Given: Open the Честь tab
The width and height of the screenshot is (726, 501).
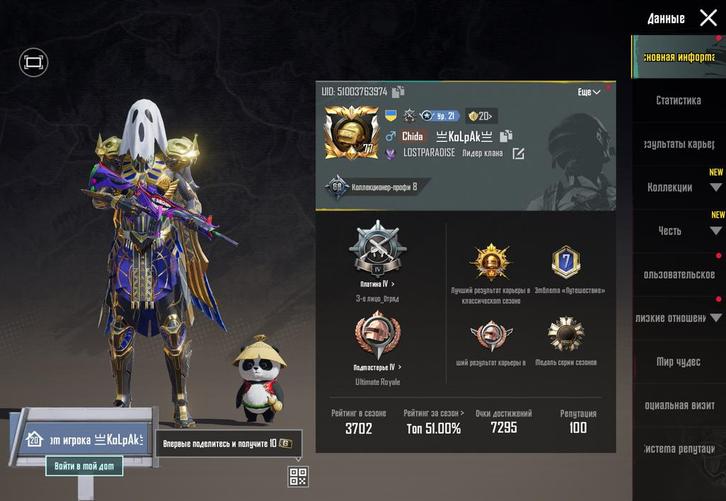Looking at the screenshot, I should (670, 231).
